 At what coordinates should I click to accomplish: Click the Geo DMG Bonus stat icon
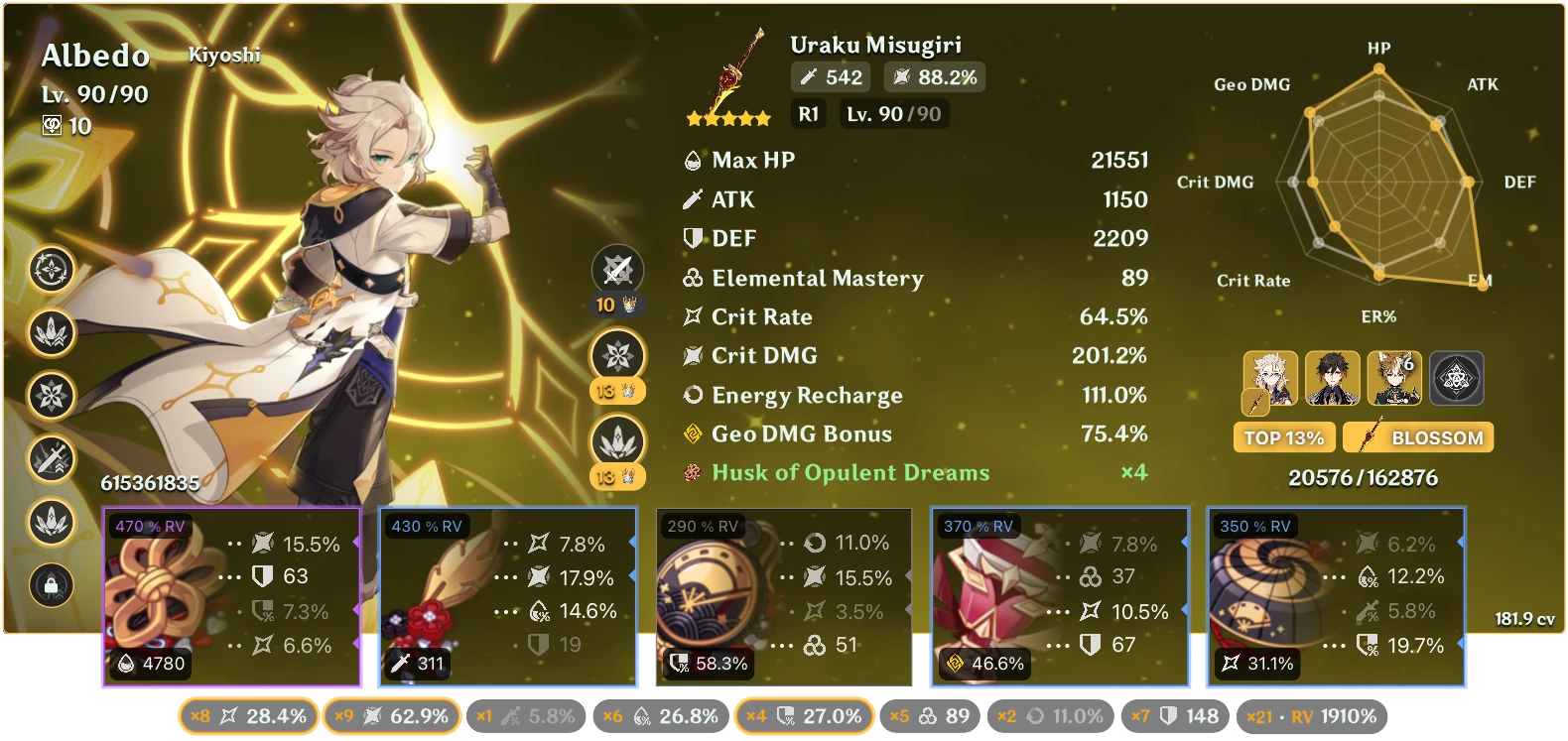point(690,433)
